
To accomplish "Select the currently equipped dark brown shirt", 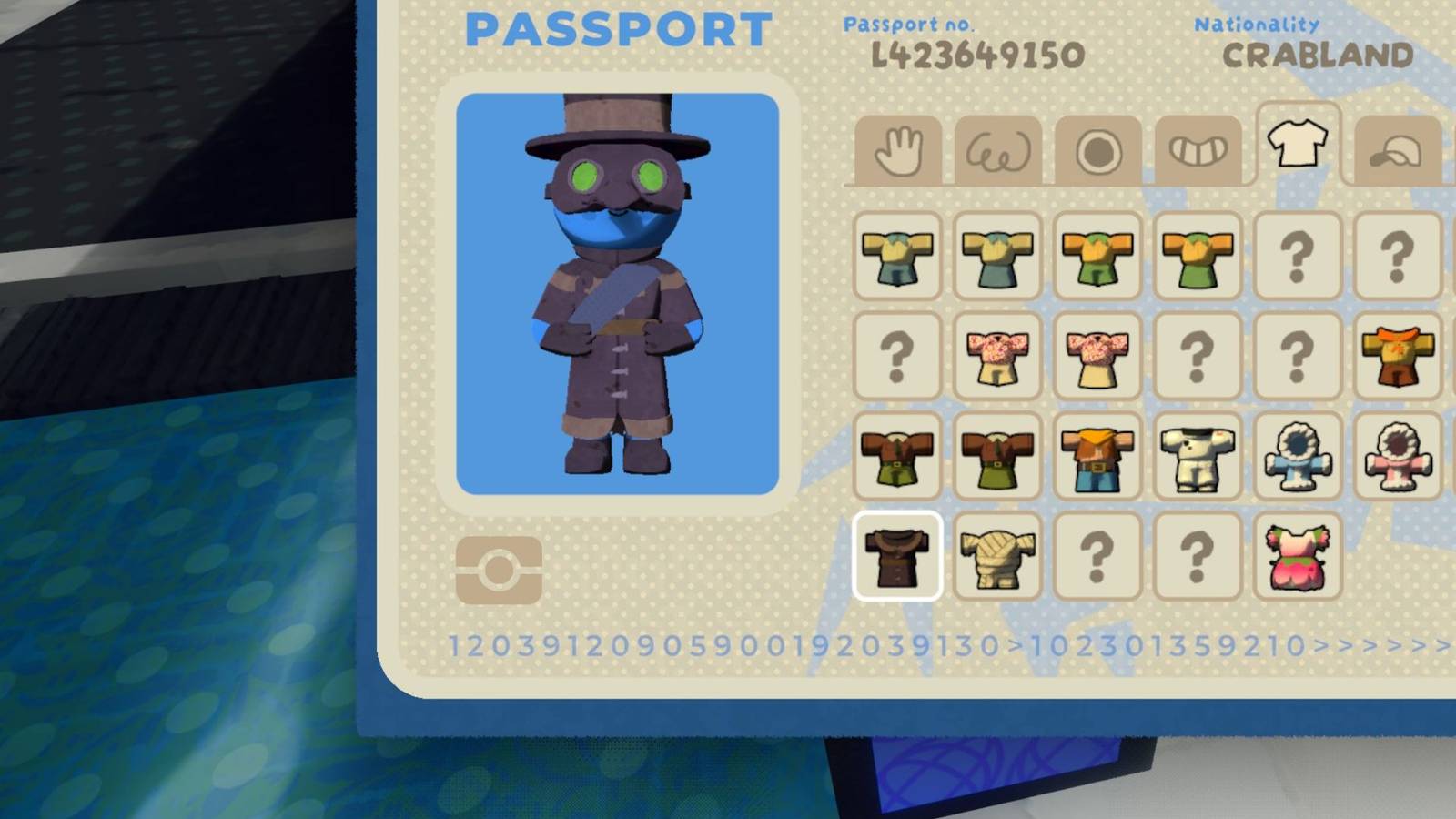I will 896,555.
